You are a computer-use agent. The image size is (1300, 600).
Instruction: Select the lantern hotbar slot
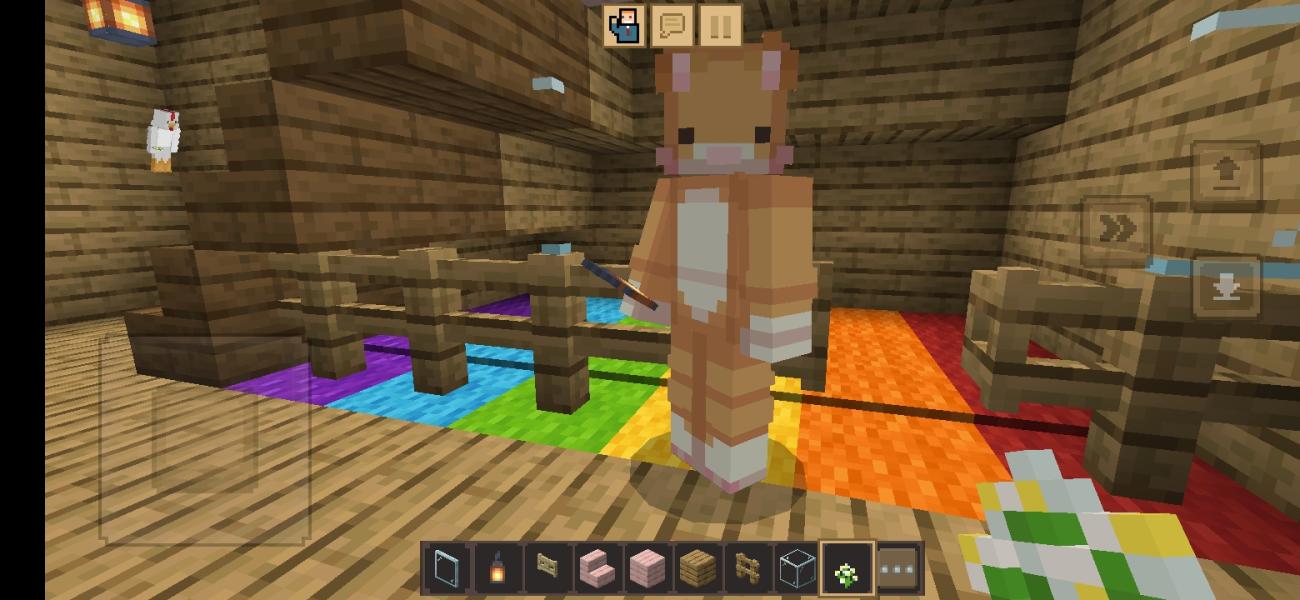(496, 569)
